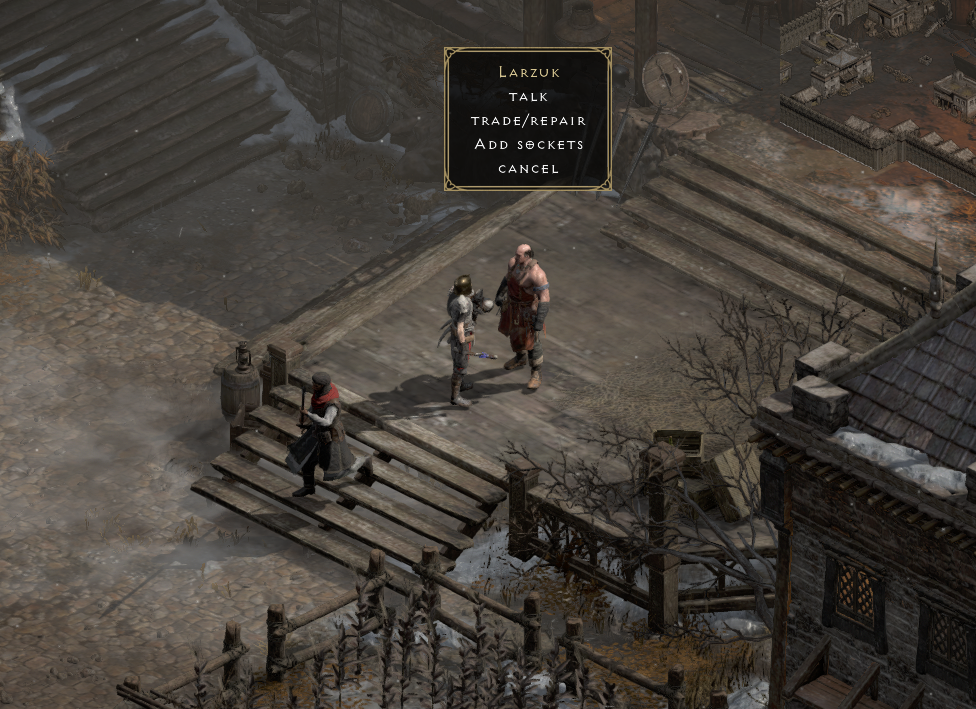Select the Add Sockets option
Screen dimensions: 976x709
point(528,145)
